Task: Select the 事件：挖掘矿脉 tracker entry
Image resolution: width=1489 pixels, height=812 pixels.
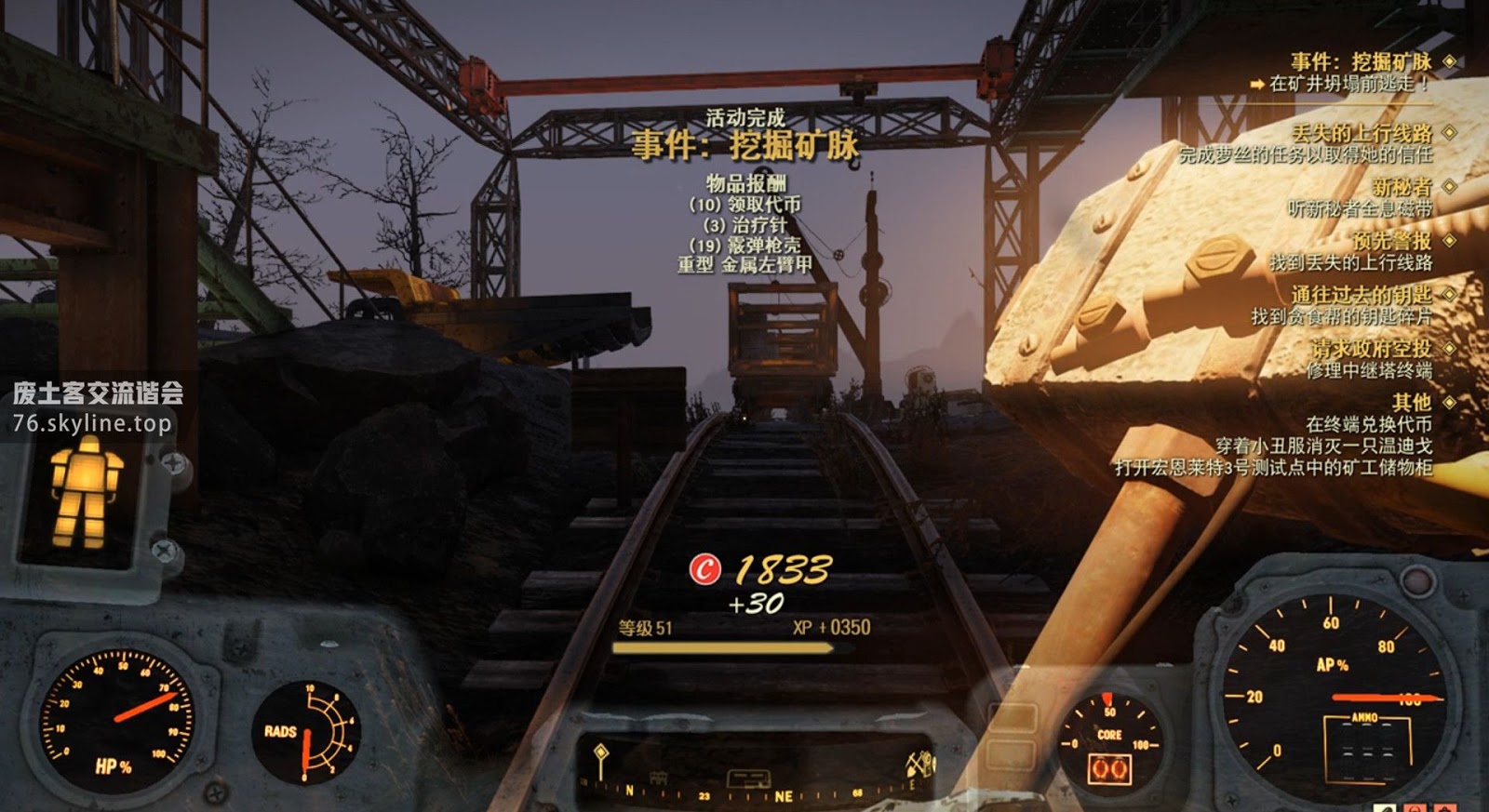Action: 1360,62
